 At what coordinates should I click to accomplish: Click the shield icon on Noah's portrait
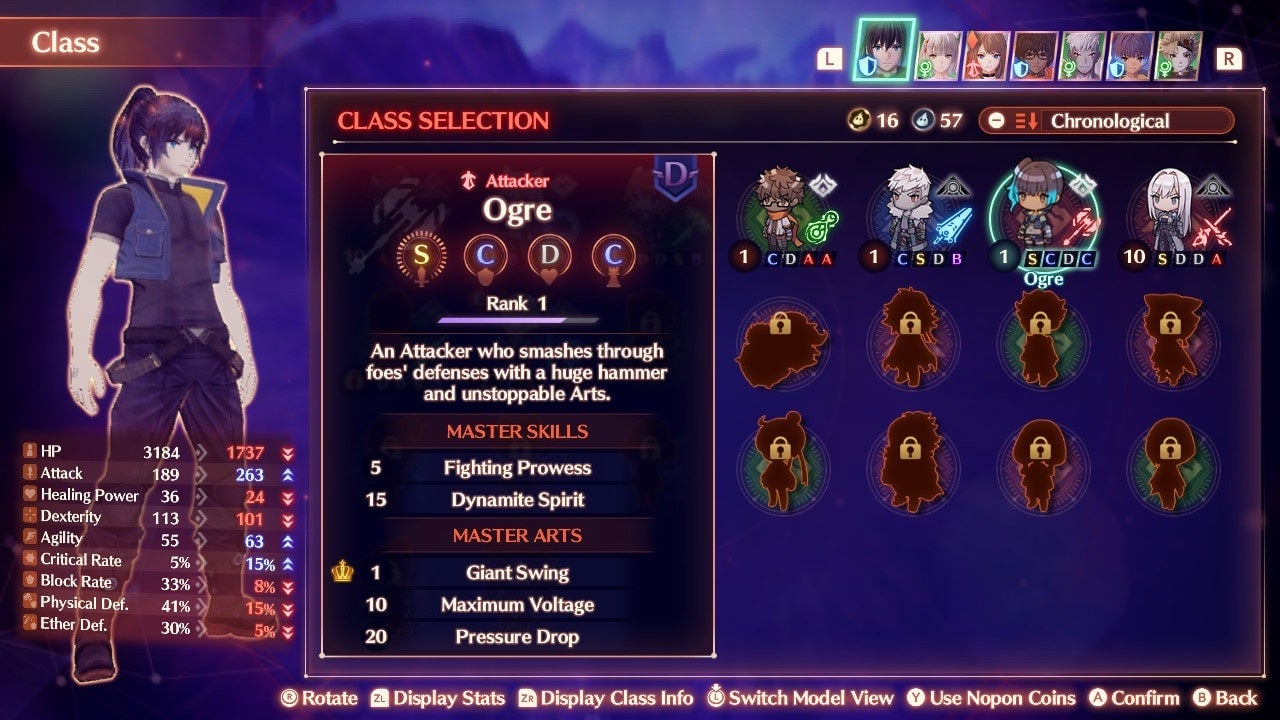(x=868, y=66)
